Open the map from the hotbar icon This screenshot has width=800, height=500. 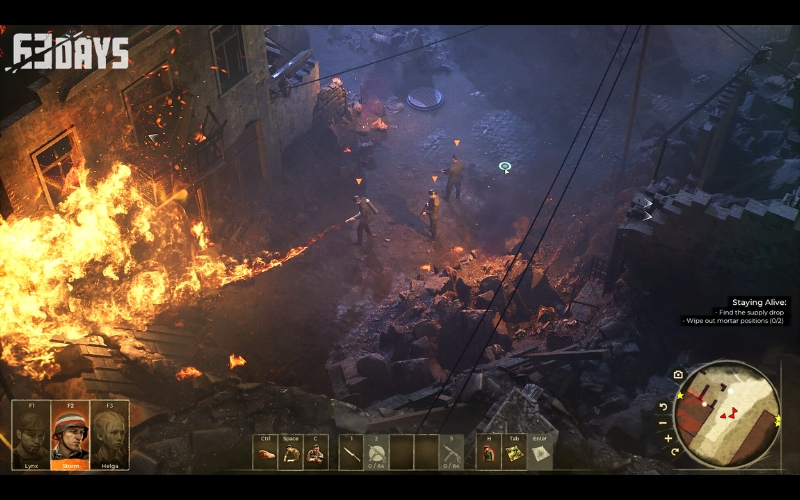coord(513,453)
